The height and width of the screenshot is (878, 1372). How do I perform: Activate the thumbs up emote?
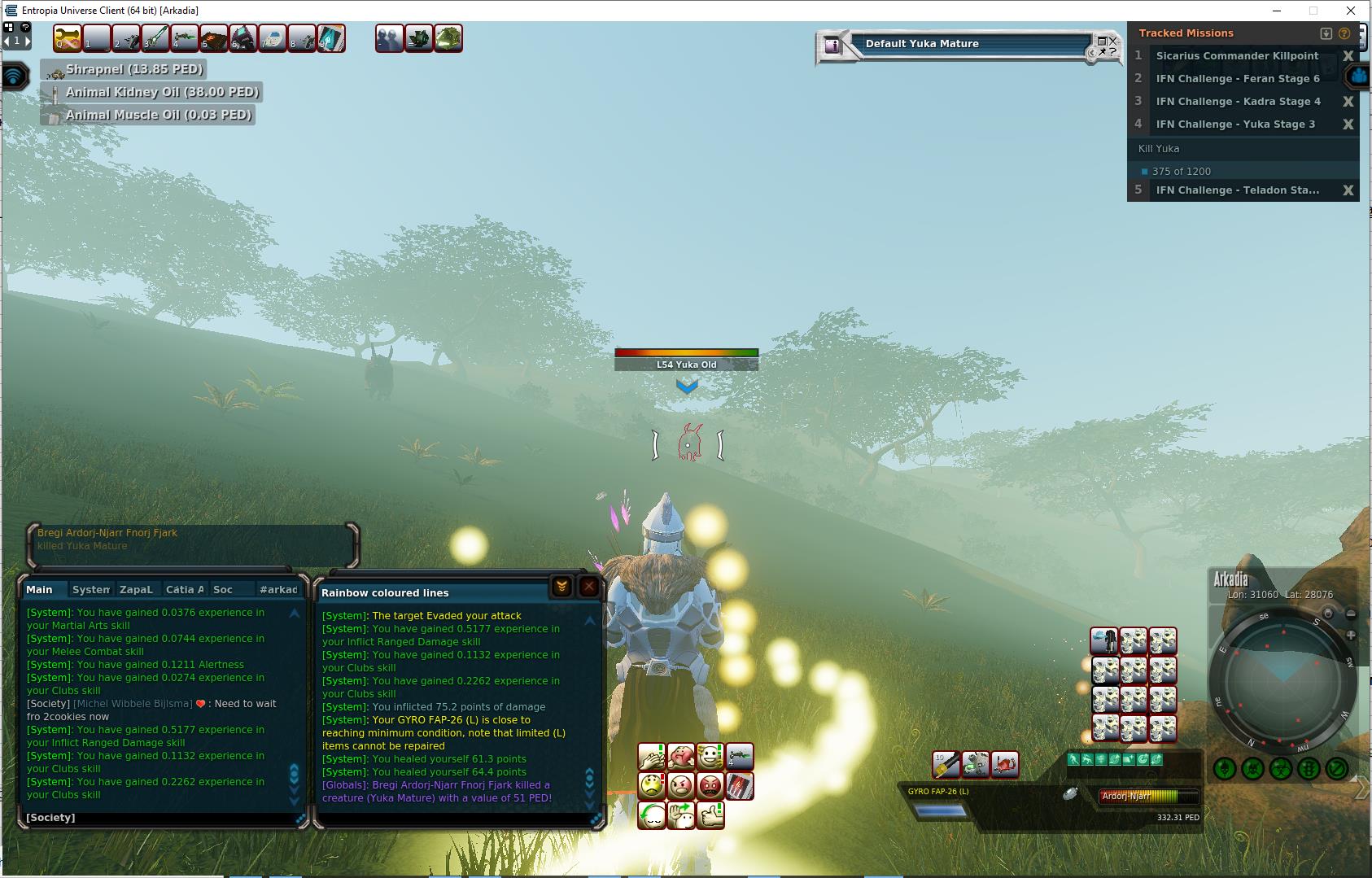[710, 815]
